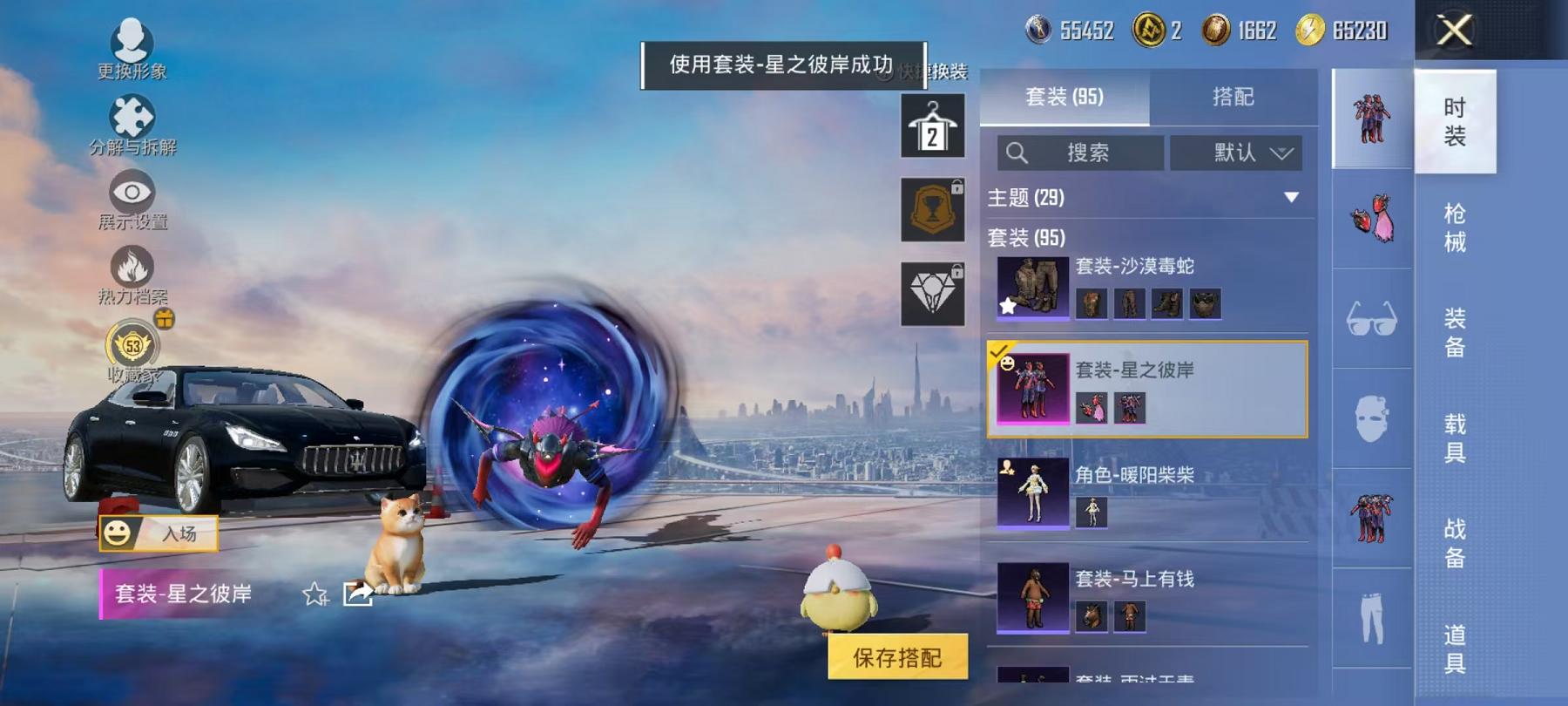Toggle the favorite star on 套装-沙漠毒蛇
1568x706 pixels.
coord(1006,305)
